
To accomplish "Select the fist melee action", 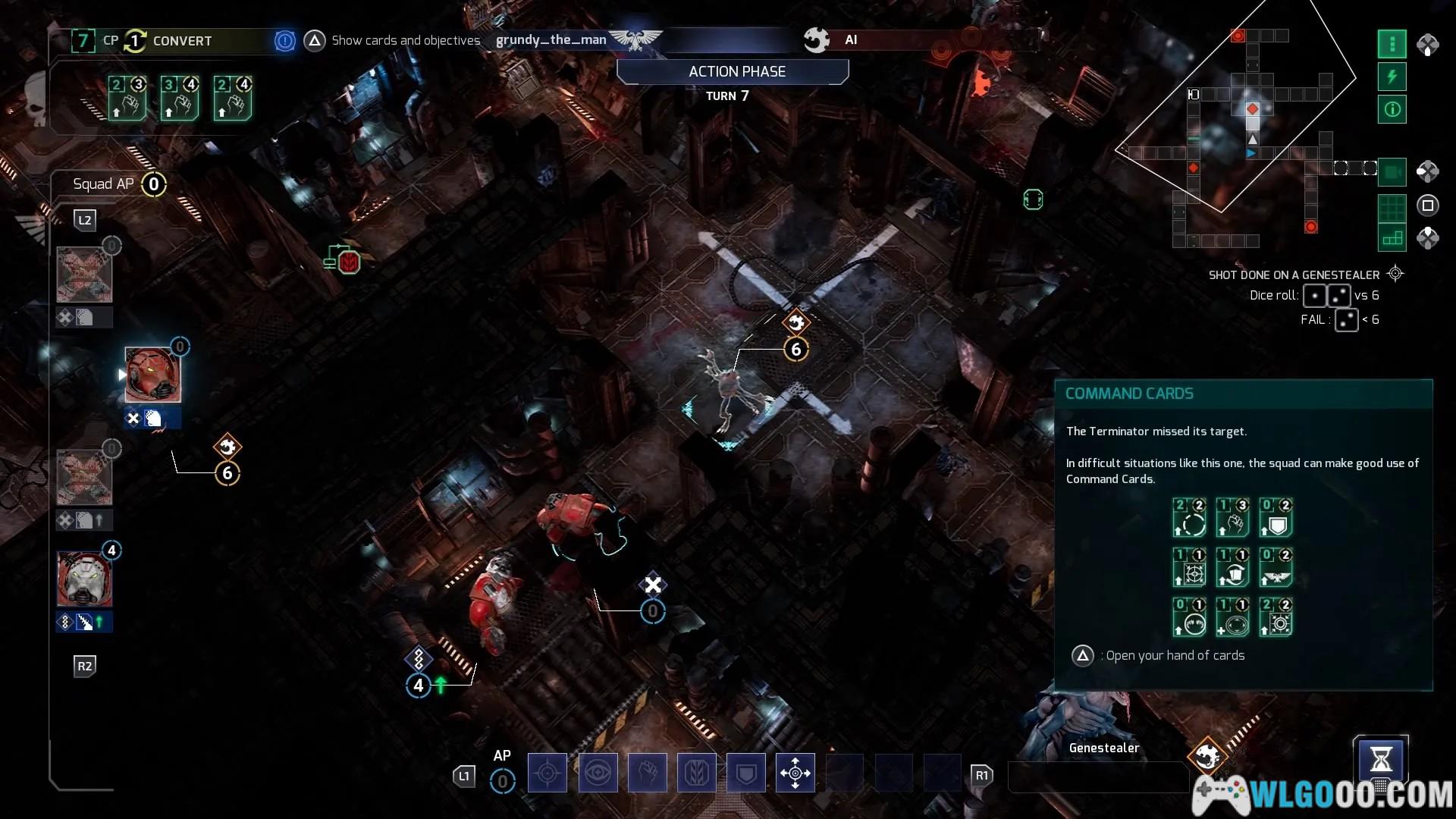I will click(x=647, y=773).
